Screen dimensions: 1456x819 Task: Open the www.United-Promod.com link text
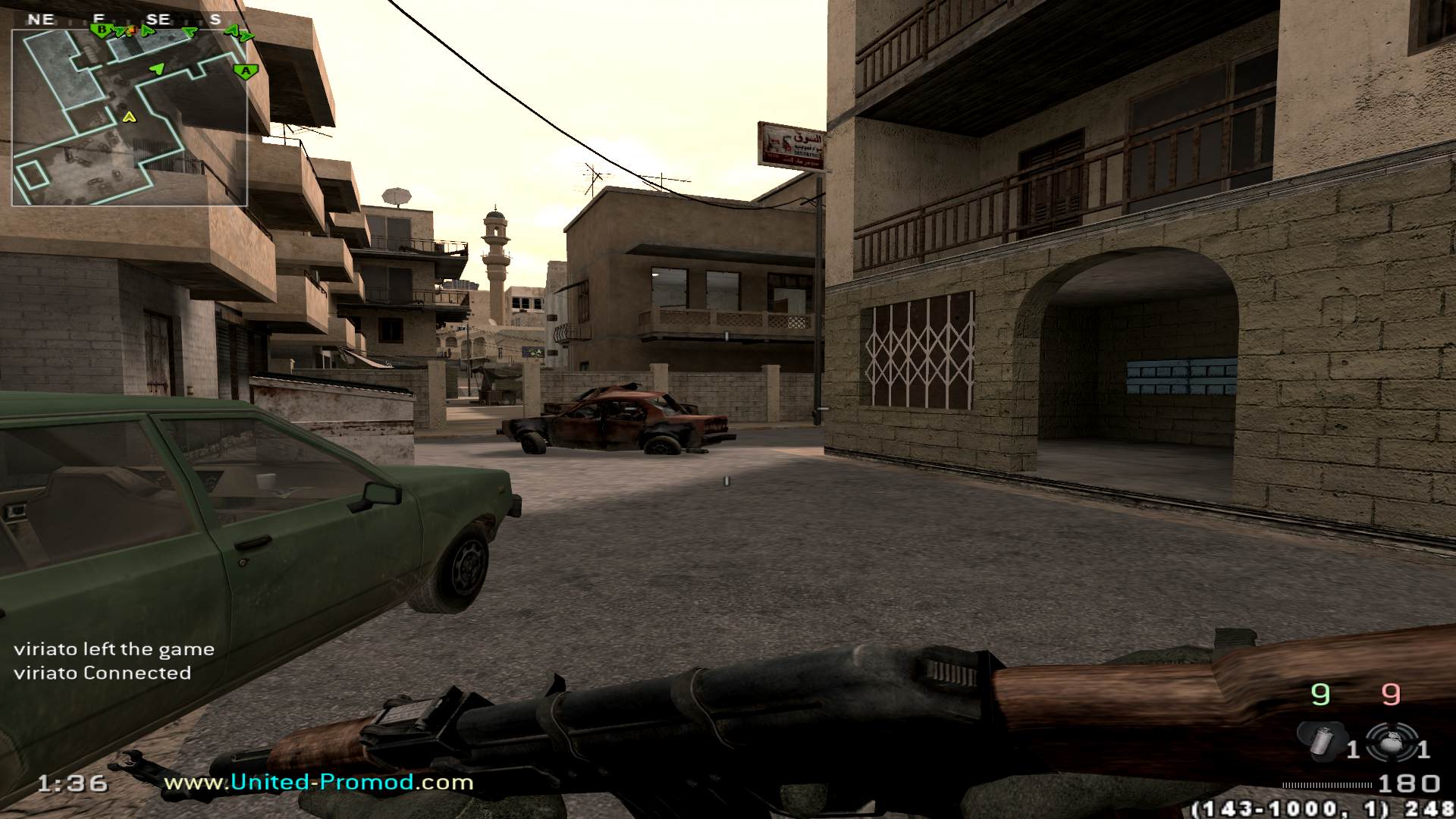point(318,782)
